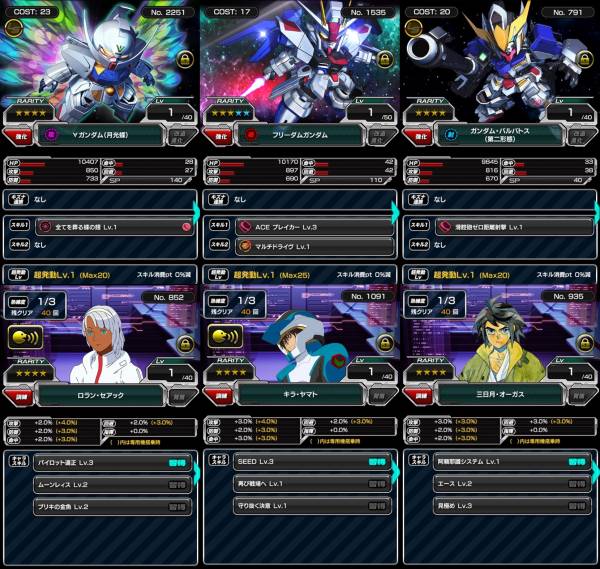Open 訓練 for pilot キラ・ヤマト

point(216,395)
